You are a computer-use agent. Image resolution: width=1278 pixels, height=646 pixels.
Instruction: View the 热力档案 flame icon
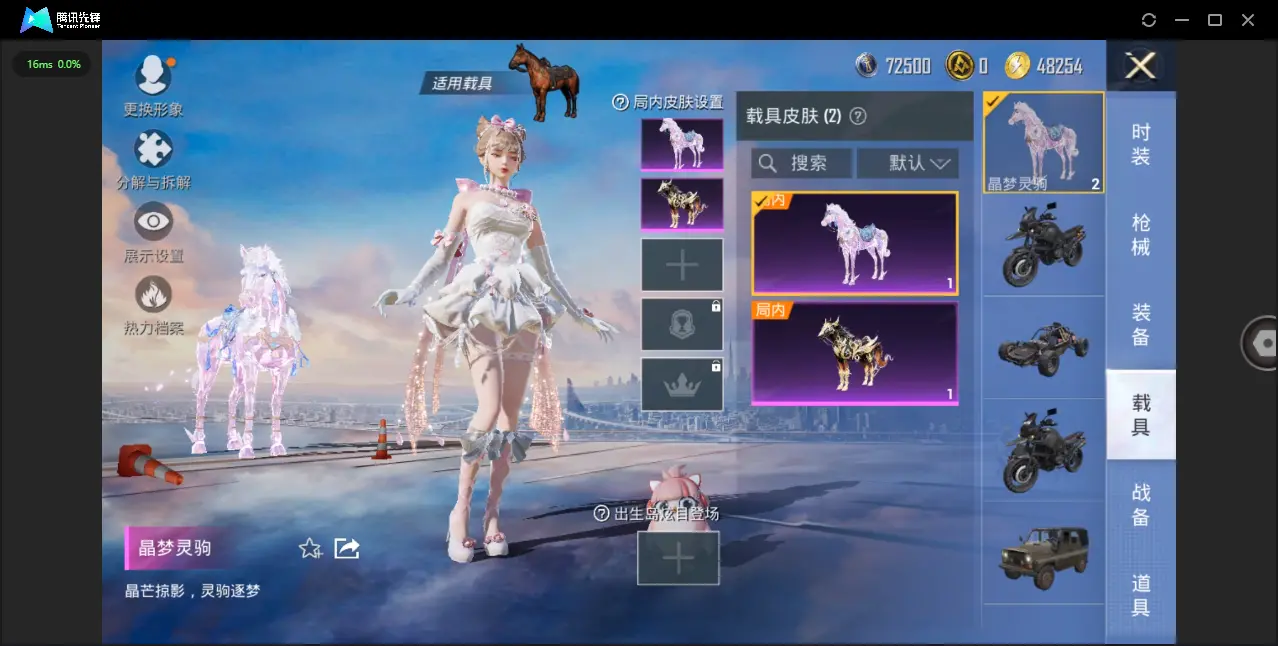tap(153, 295)
